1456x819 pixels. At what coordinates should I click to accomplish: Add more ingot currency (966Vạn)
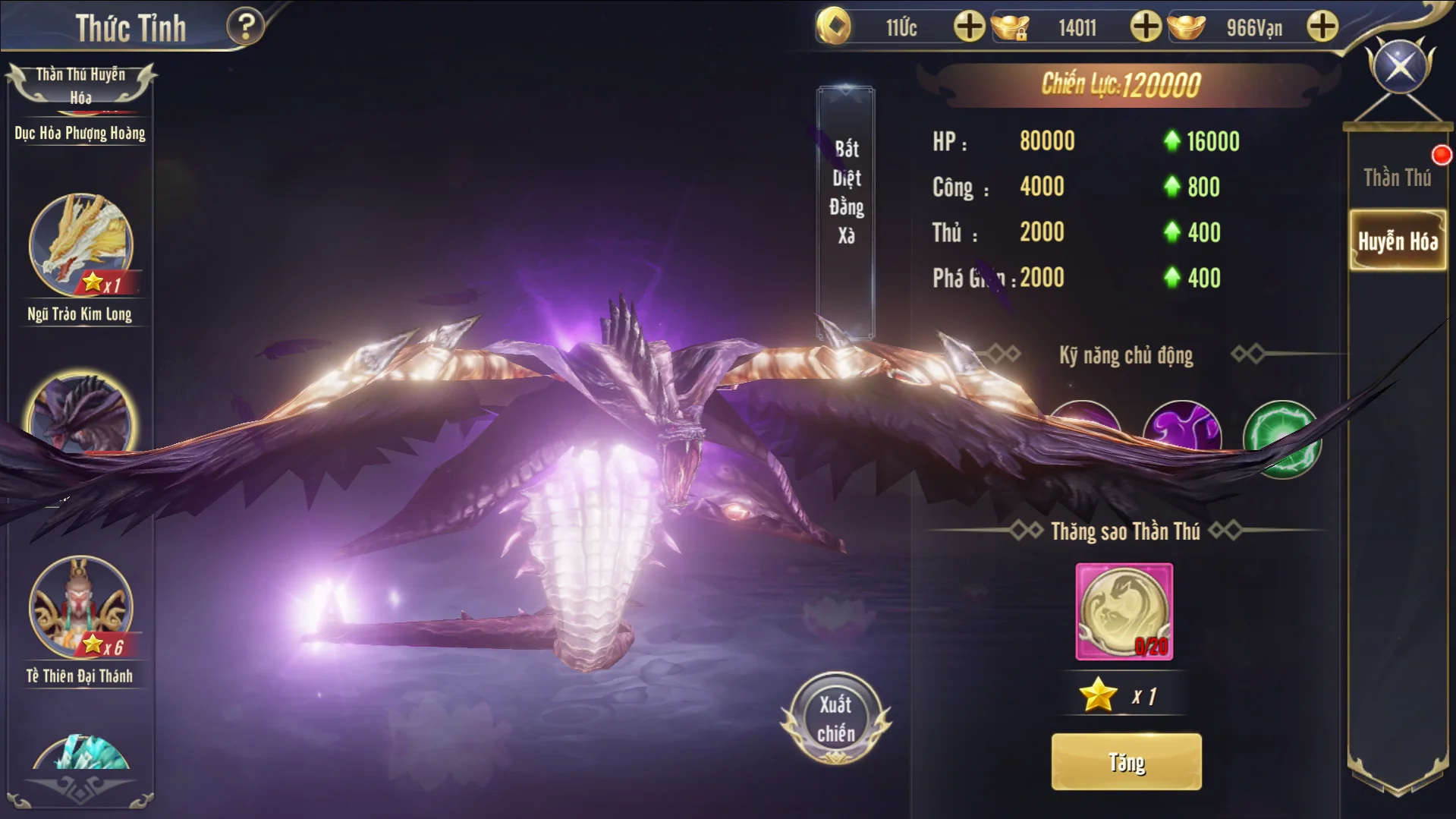click(x=1322, y=27)
